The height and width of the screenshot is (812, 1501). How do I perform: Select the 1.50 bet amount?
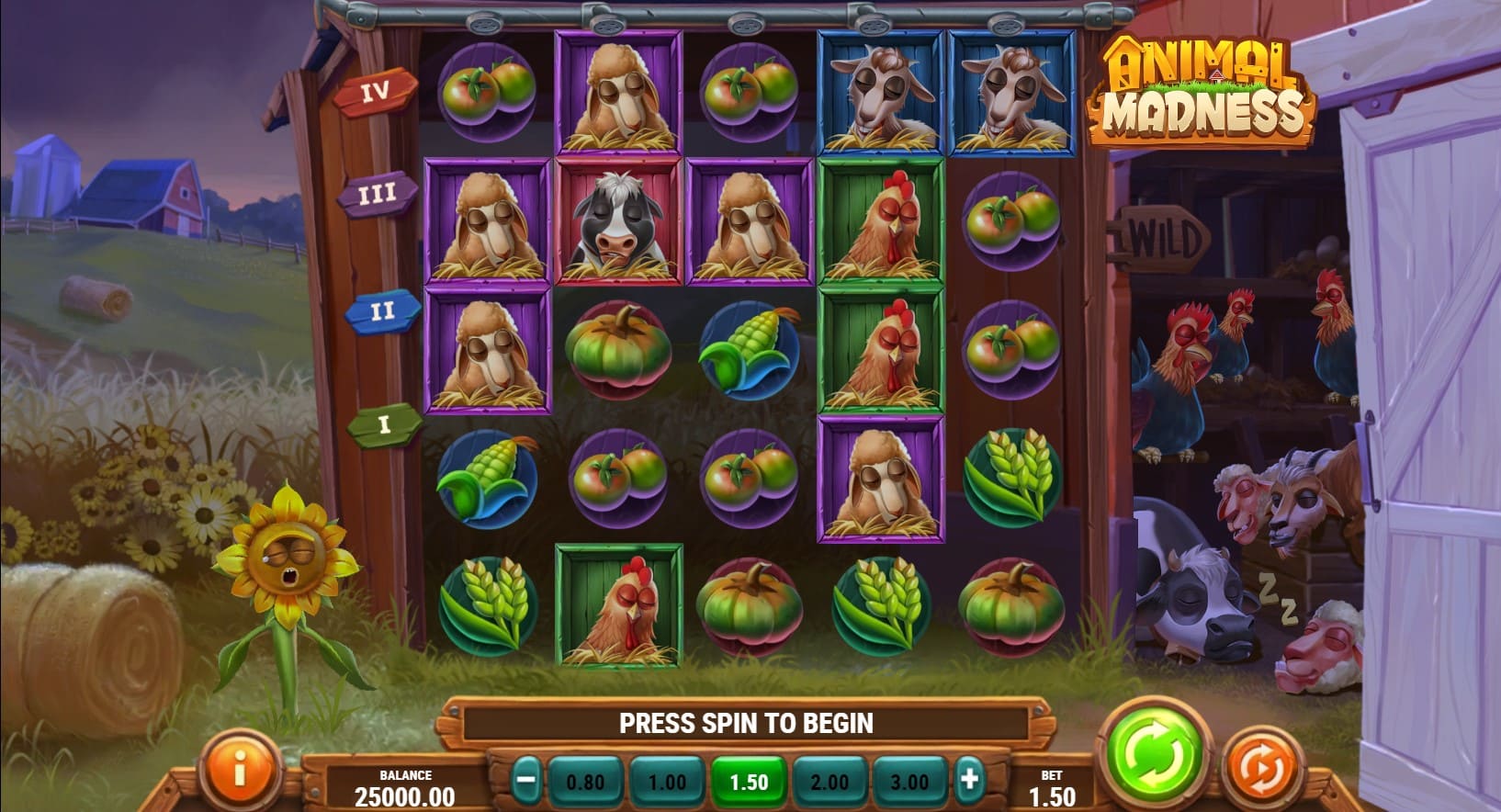click(x=748, y=782)
